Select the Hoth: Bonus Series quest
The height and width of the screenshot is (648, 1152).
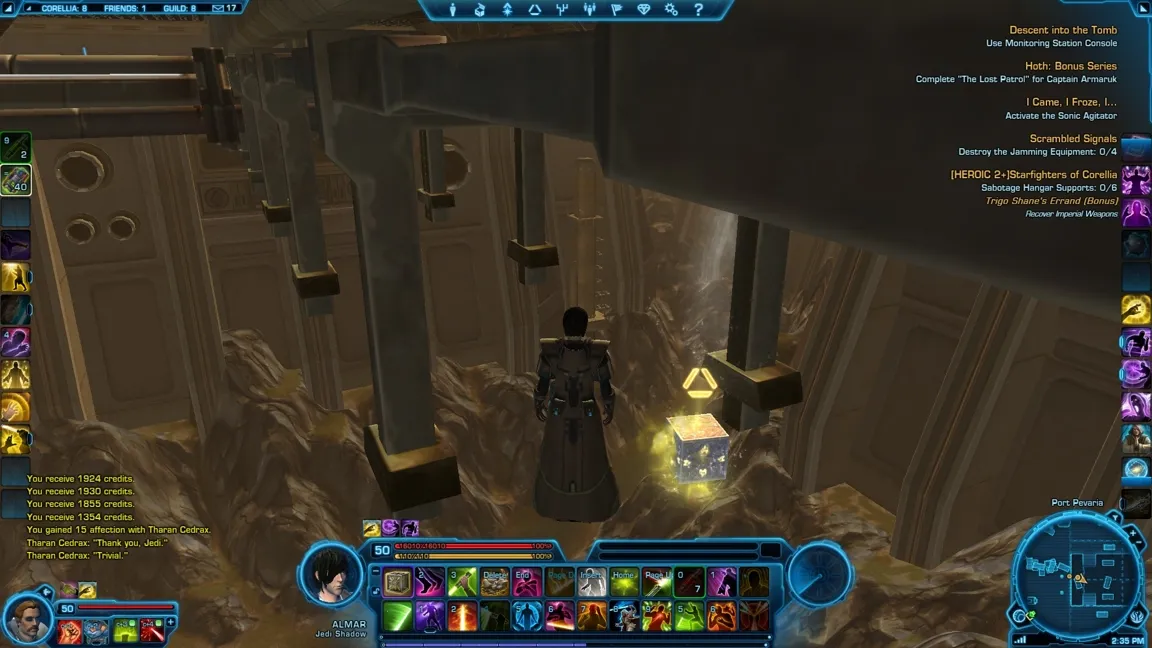(1070, 66)
